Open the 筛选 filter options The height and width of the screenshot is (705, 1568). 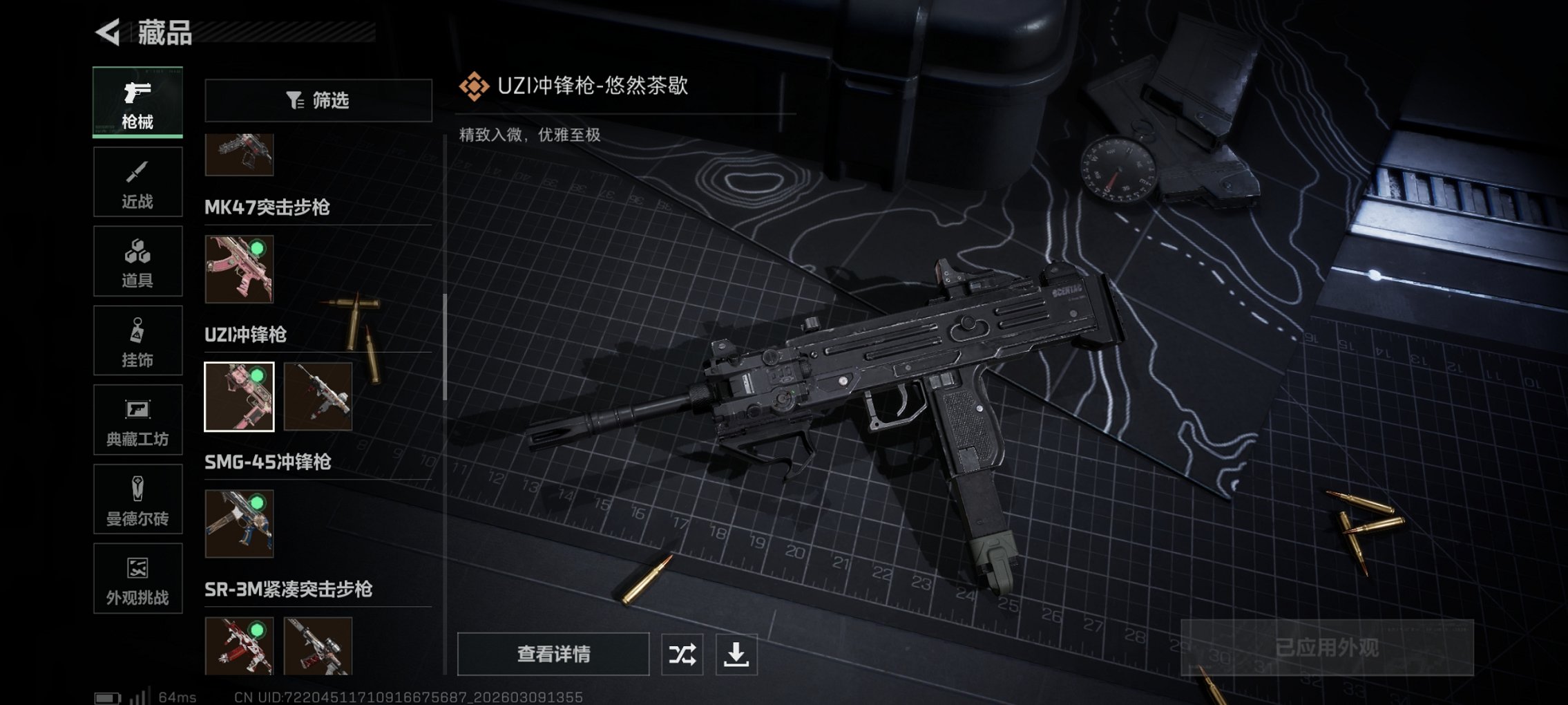(318, 100)
